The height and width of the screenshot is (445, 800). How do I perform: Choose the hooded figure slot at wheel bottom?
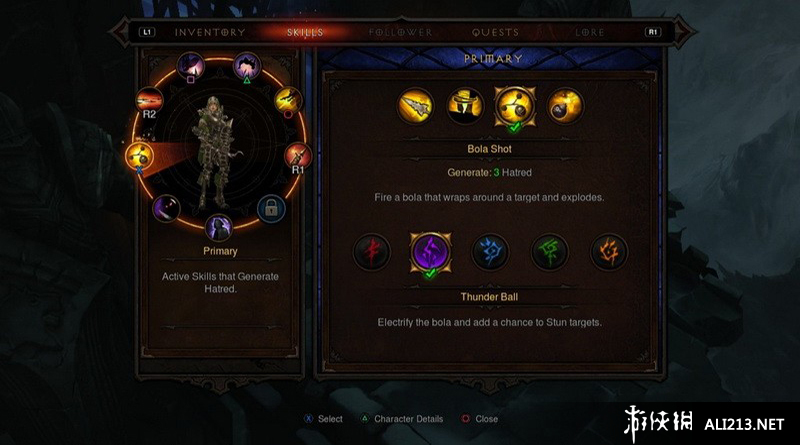point(218,228)
